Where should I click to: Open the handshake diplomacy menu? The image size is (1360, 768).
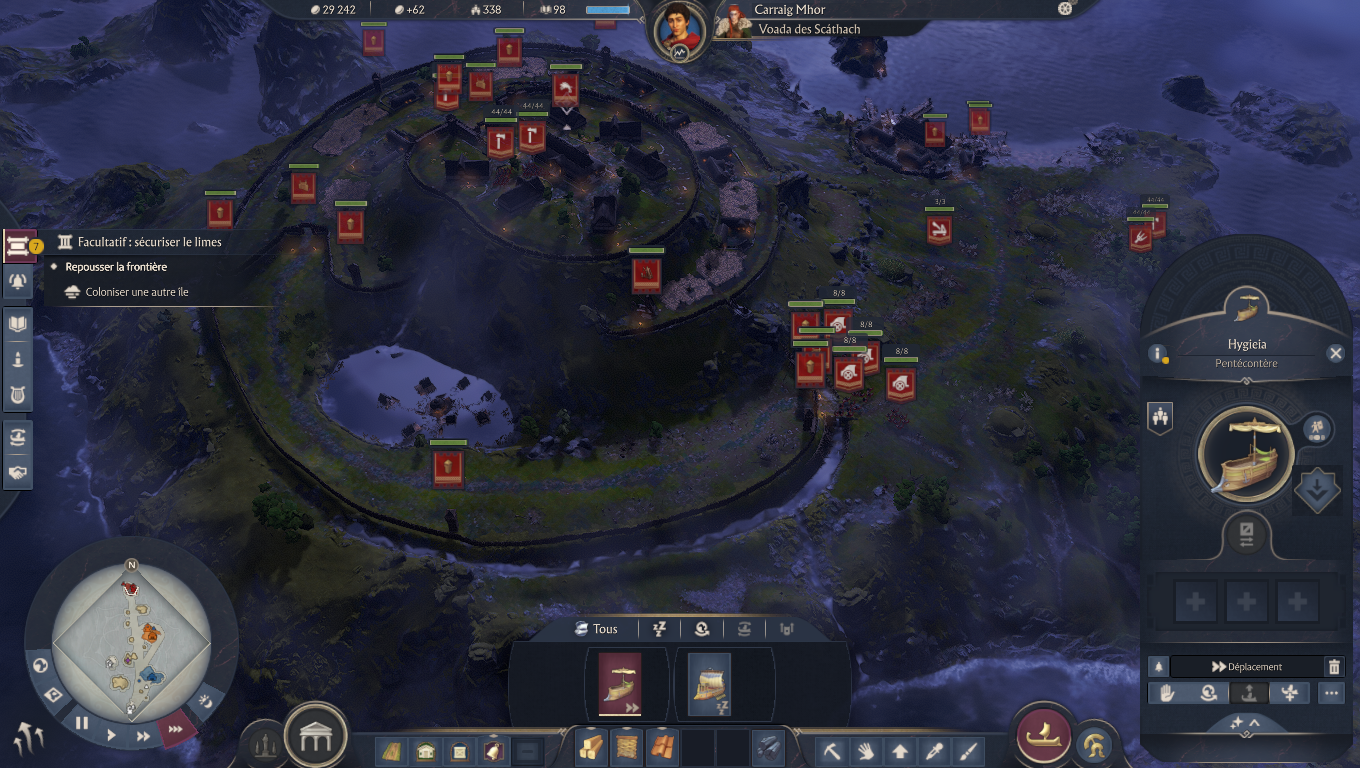pos(18,473)
